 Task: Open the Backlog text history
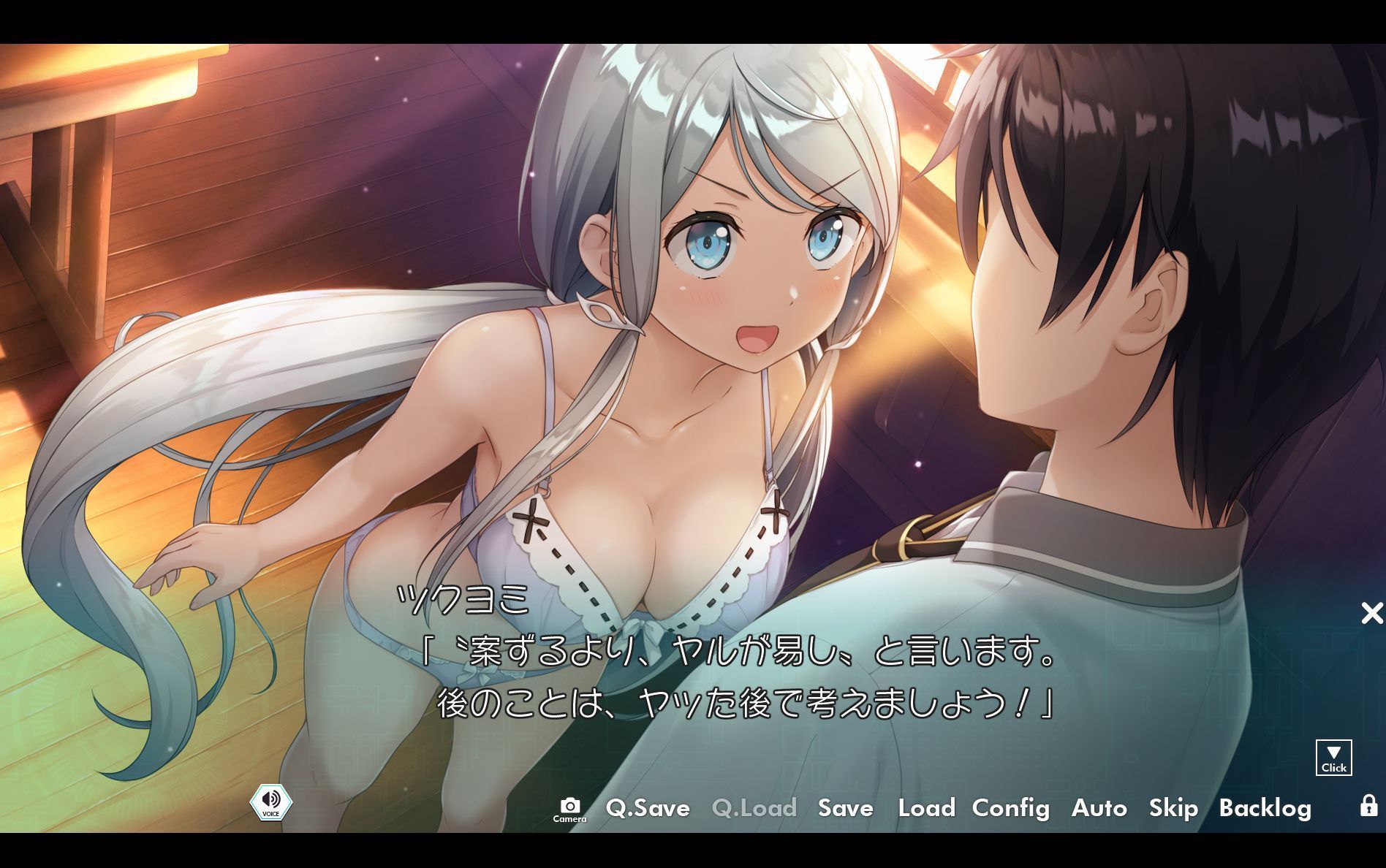(x=1266, y=809)
